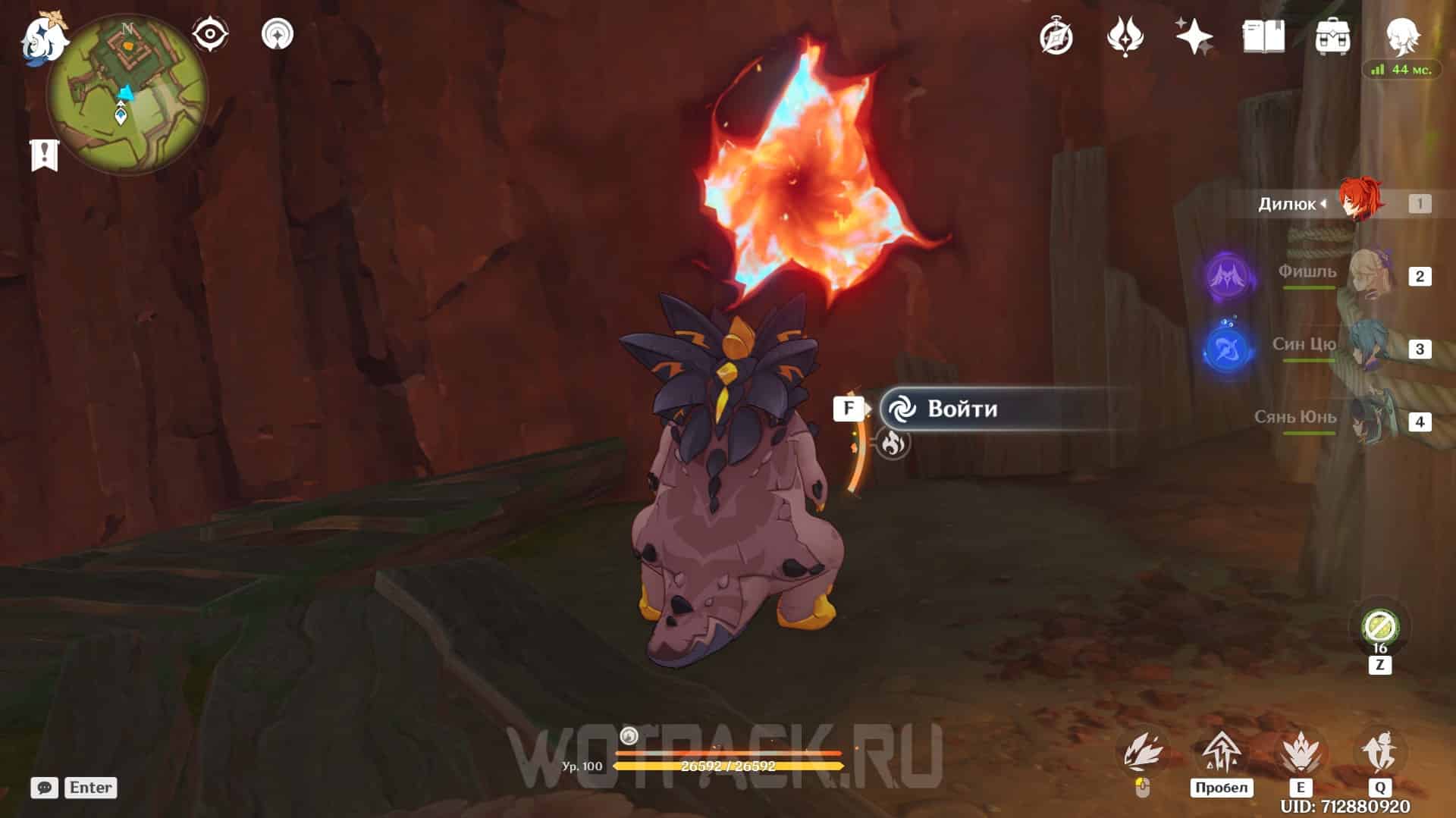The height and width of the screenshot is (818, 1456).
Task: Click the quest exclamation bookmark icon
Action: click(44, 155)
